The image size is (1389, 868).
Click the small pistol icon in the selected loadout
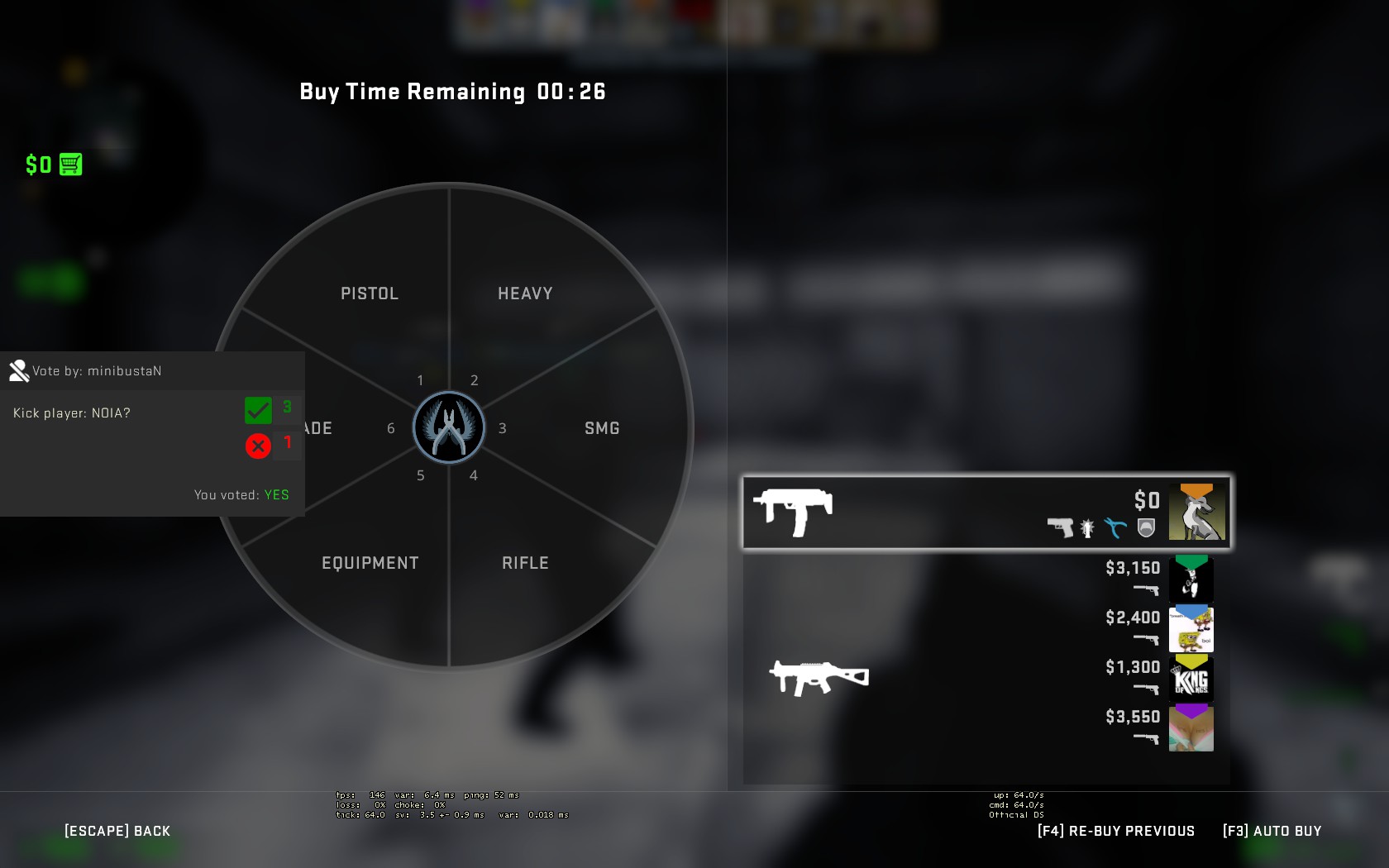(1061, 526)
